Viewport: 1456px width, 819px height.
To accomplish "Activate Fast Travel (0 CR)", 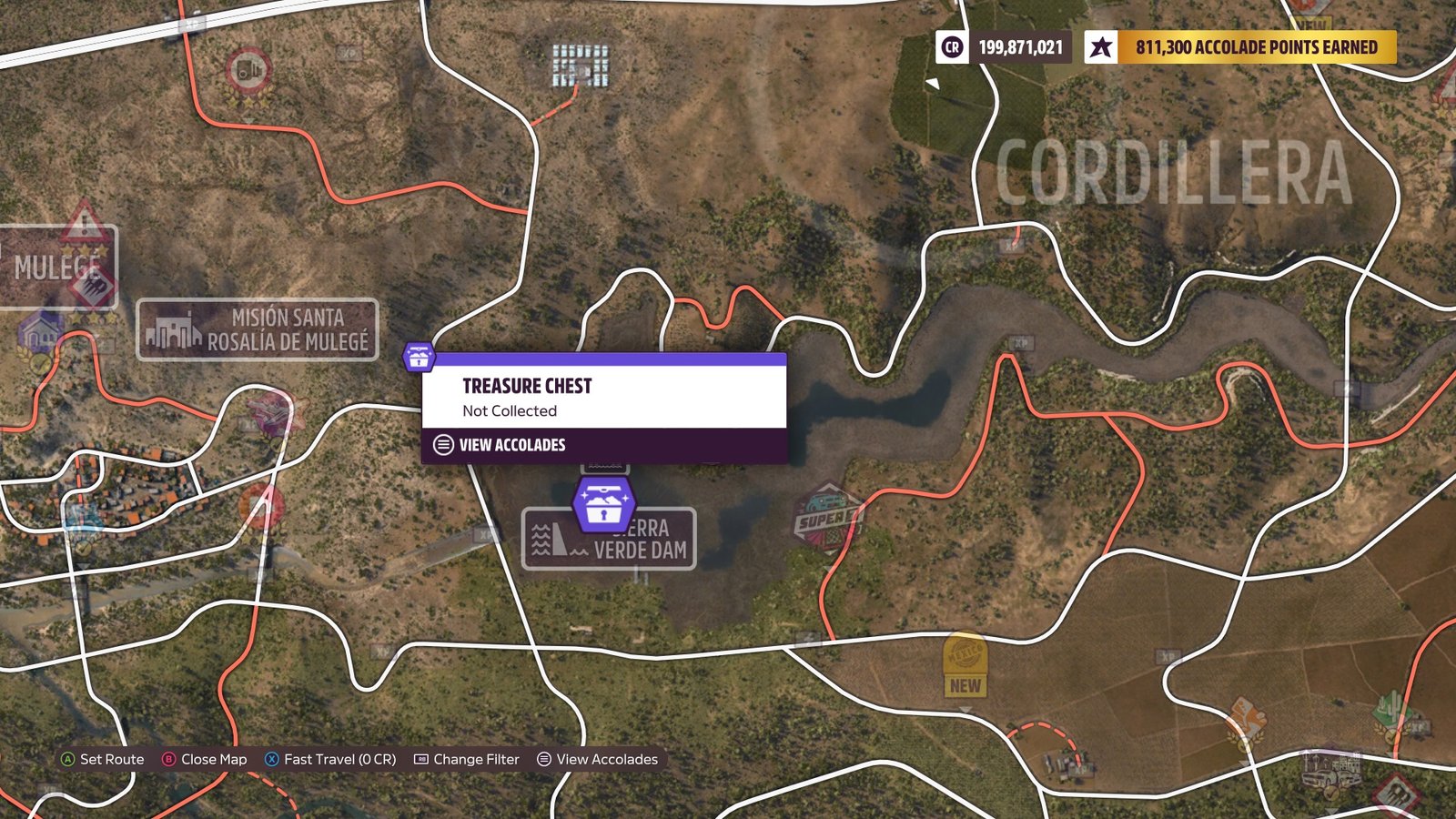I will pos(330,759).
